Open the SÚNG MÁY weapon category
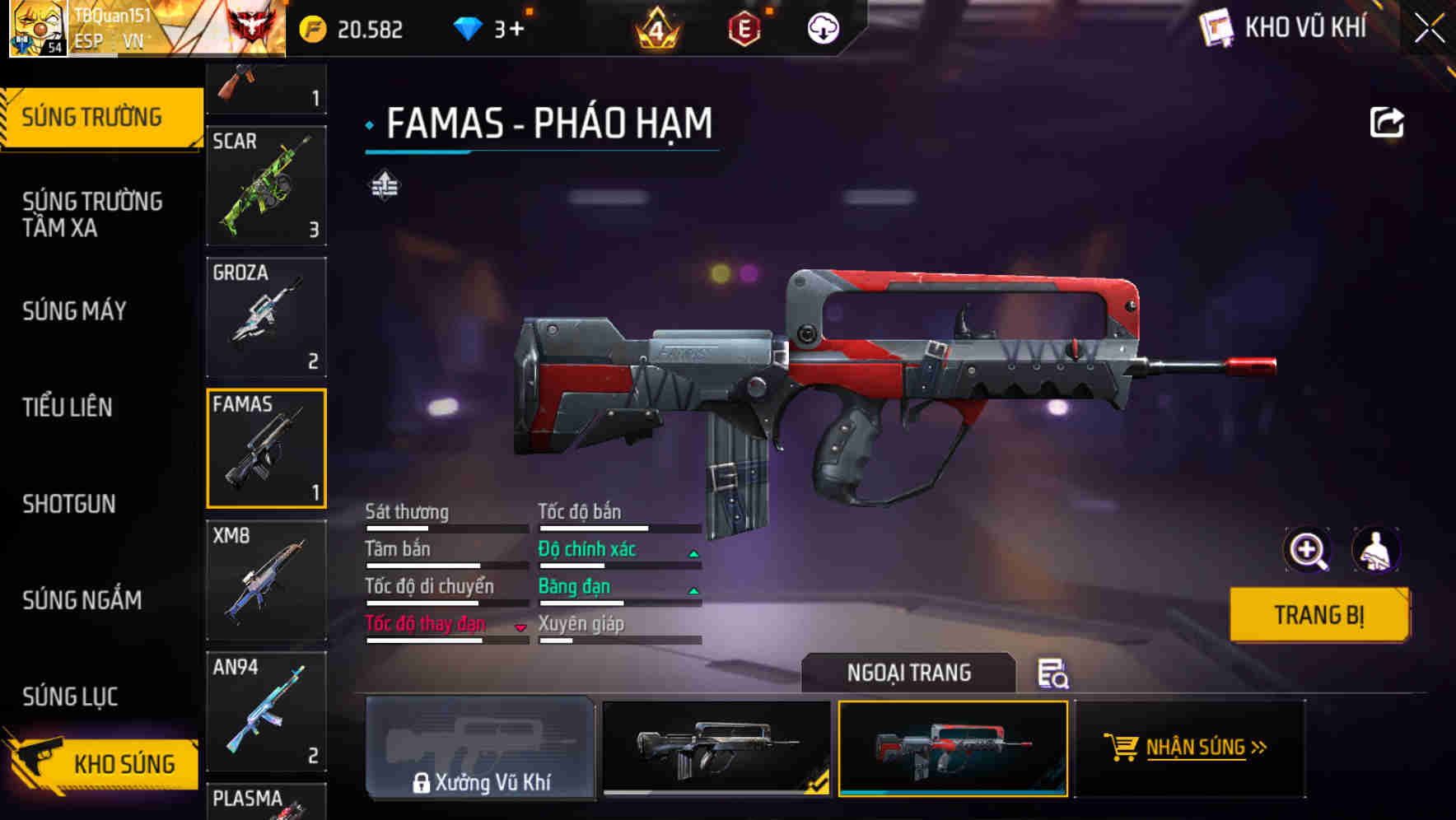This screenshot has width=1456, height=820. click(x=74, y=311)
